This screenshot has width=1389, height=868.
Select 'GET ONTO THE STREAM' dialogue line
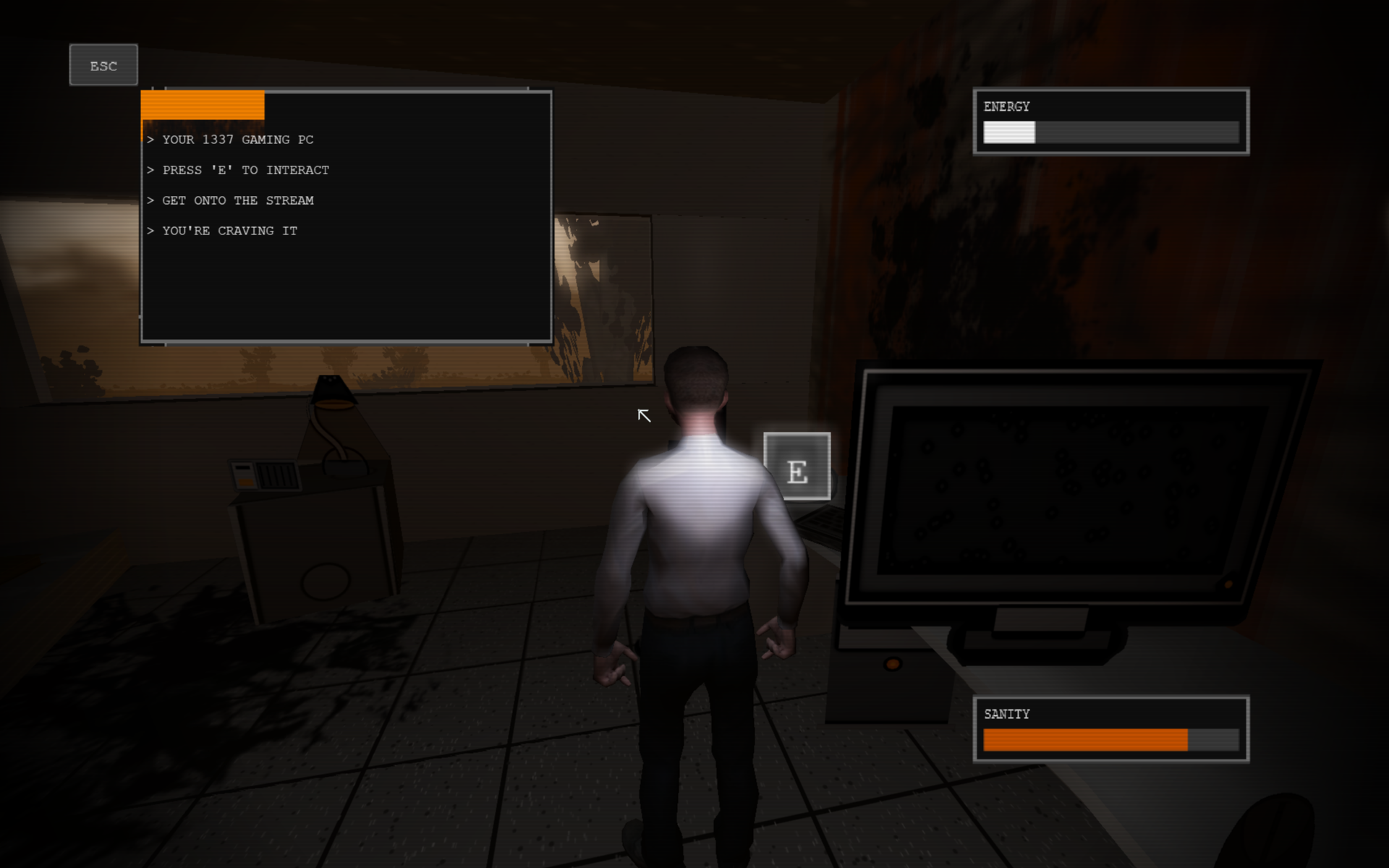(231, 200)
